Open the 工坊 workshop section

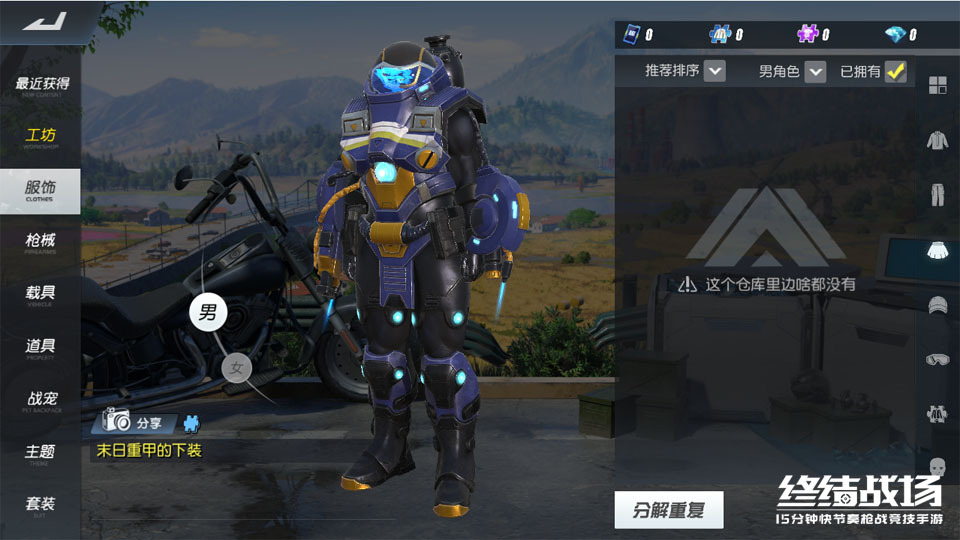(x=41, y=137)
